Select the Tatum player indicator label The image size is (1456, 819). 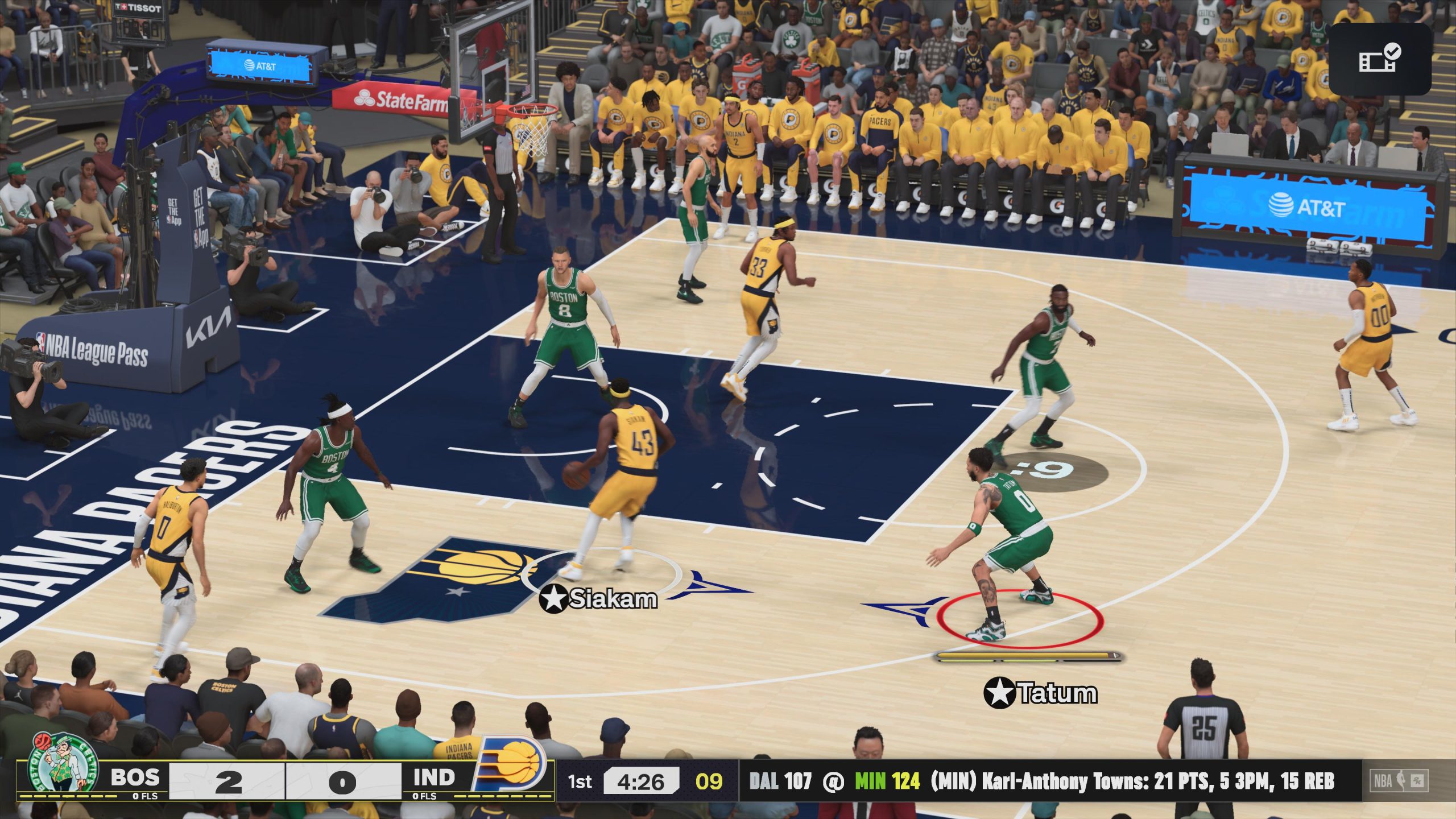coord(1040,693)
